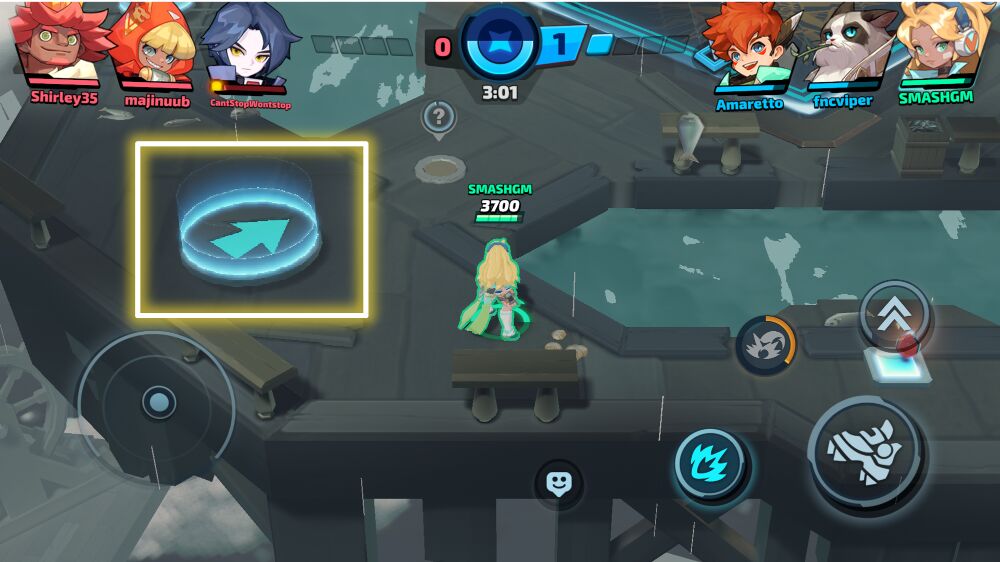This screenshot has height=562, width=1000.
Task: Open the smiley emote button
Action: (558, 484)
